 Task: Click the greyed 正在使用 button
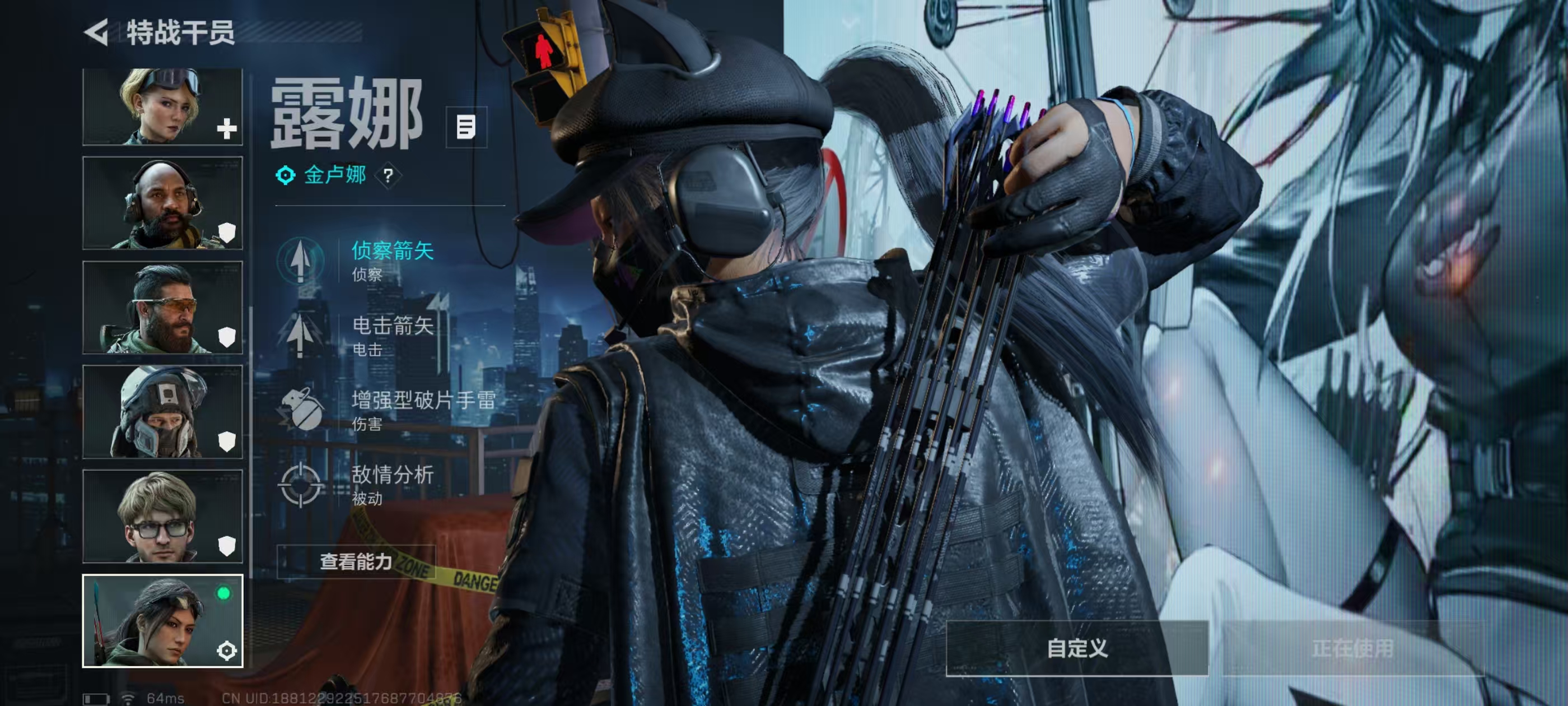[x=1352, y=648]
